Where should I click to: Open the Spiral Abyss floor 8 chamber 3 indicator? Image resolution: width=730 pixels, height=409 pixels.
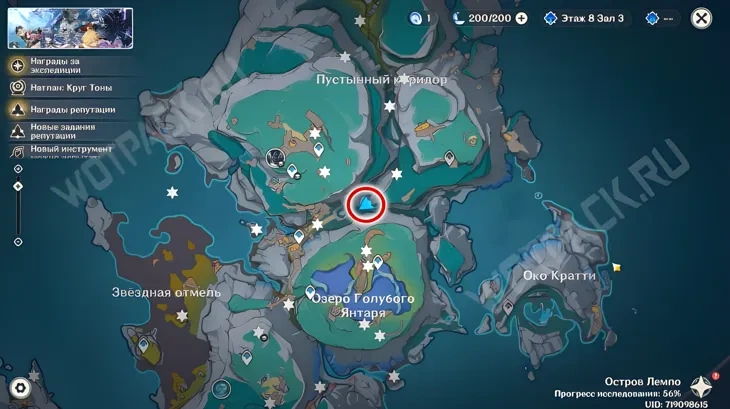585,18
